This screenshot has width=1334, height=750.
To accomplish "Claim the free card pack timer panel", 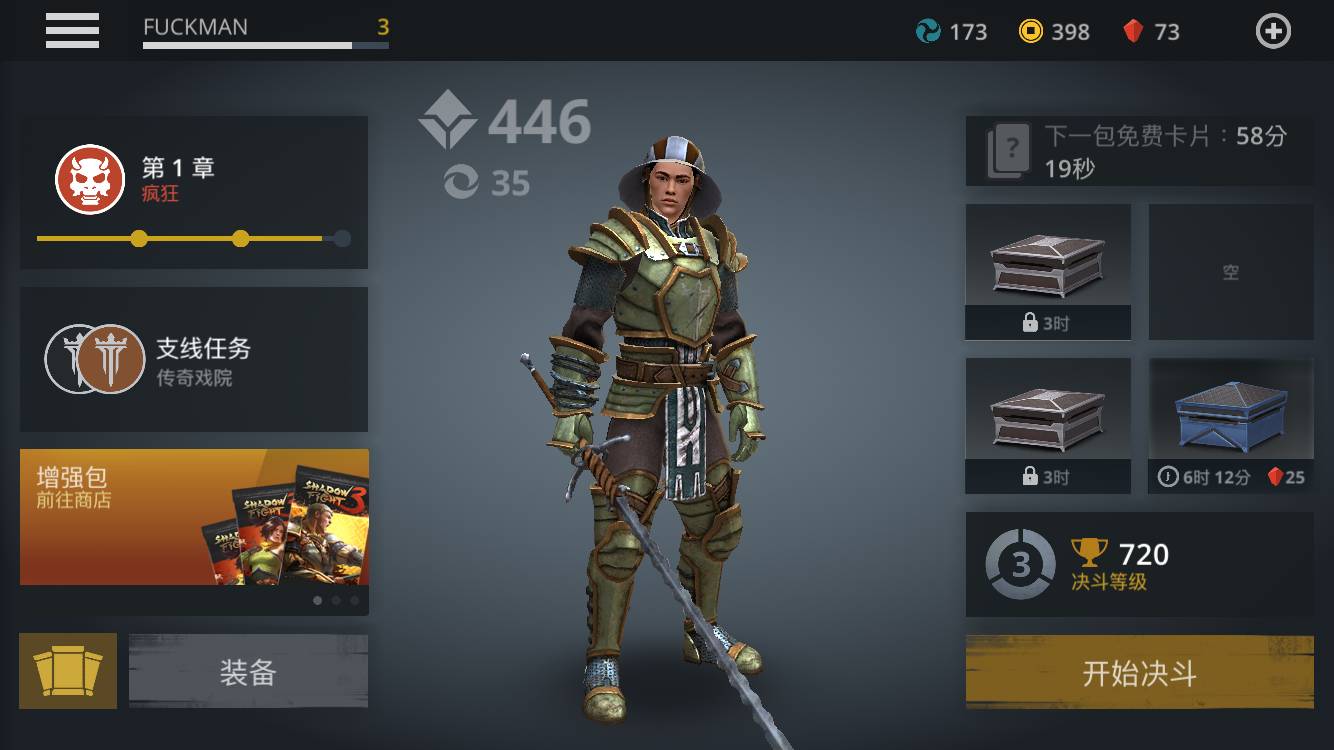I will click(1139, 151).
